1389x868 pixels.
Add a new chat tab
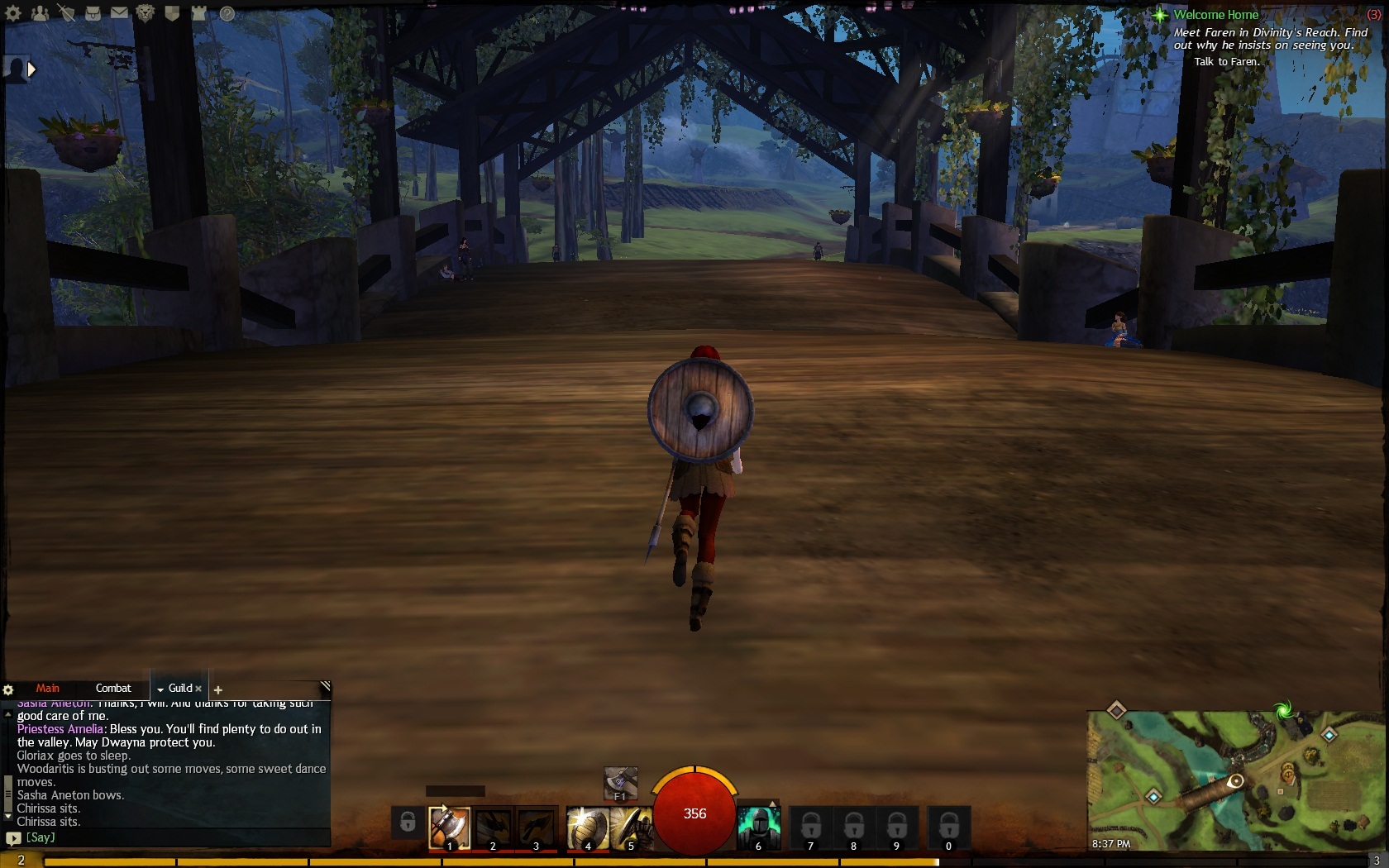[218, 689]
